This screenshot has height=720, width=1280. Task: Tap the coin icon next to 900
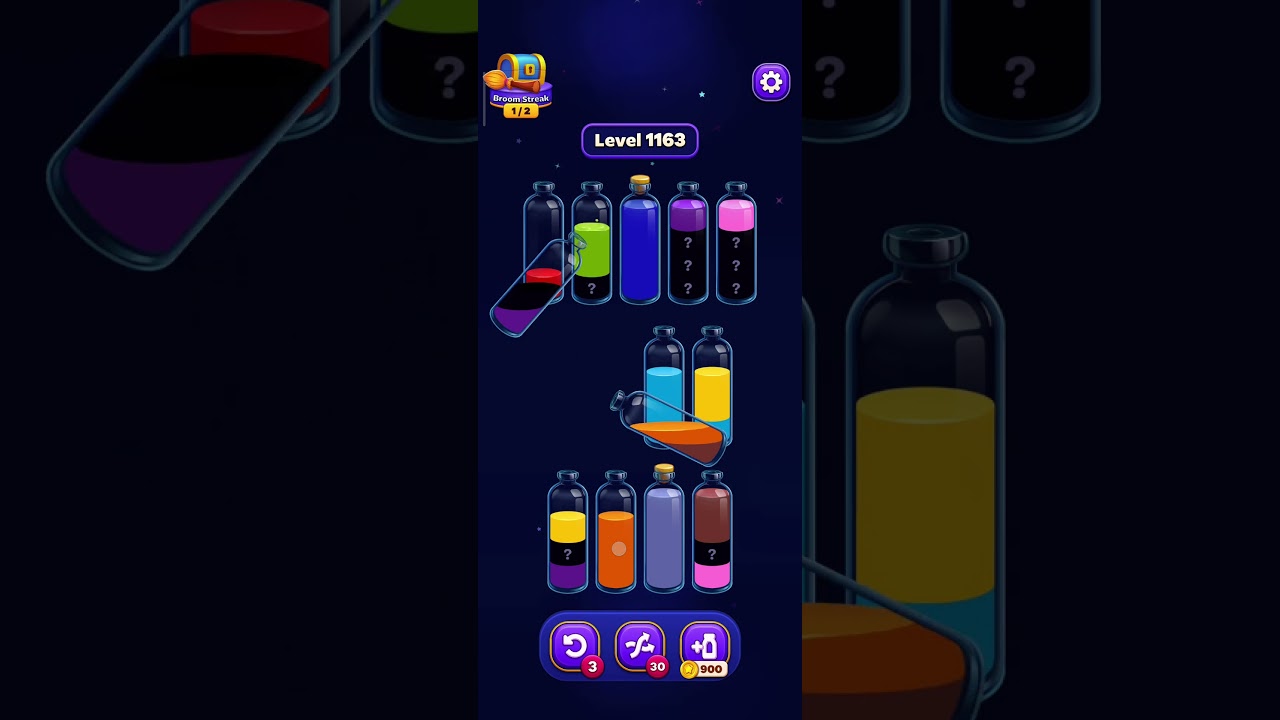point(689,670)
